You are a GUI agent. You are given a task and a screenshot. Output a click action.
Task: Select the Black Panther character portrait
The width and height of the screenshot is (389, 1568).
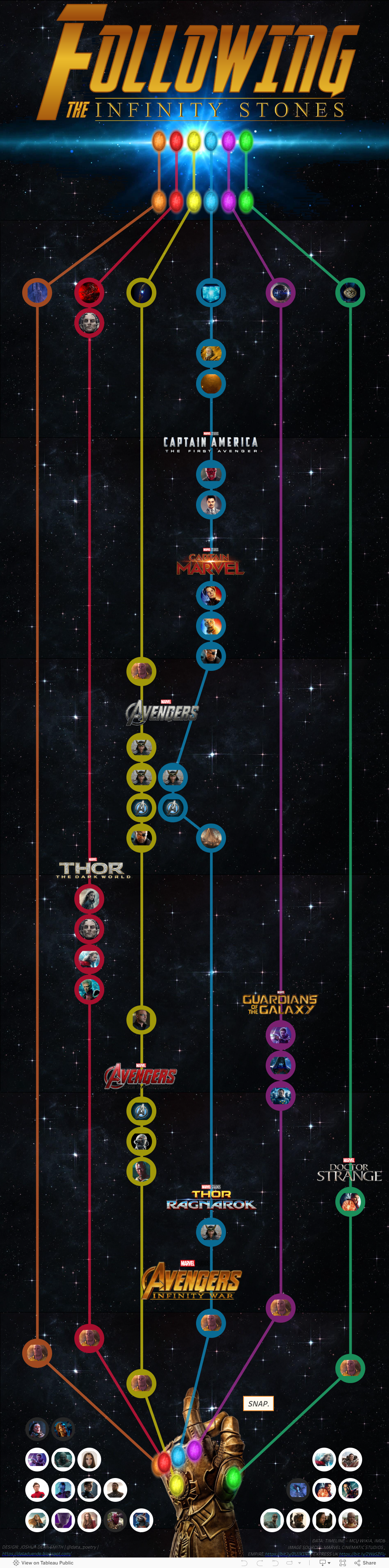tap(115, 1489)
